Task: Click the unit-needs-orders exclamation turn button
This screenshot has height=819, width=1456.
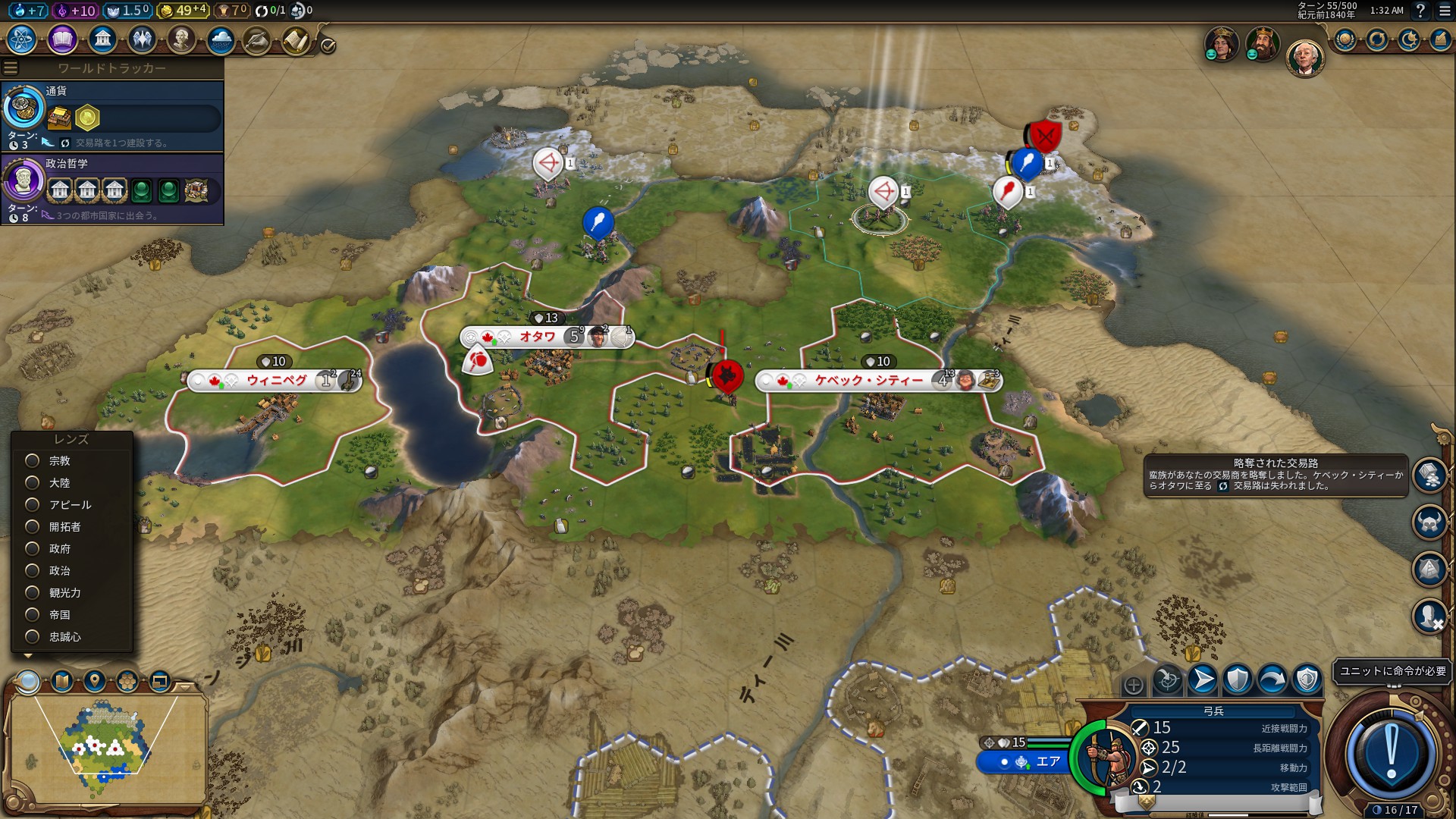Action: [1391, 755]
